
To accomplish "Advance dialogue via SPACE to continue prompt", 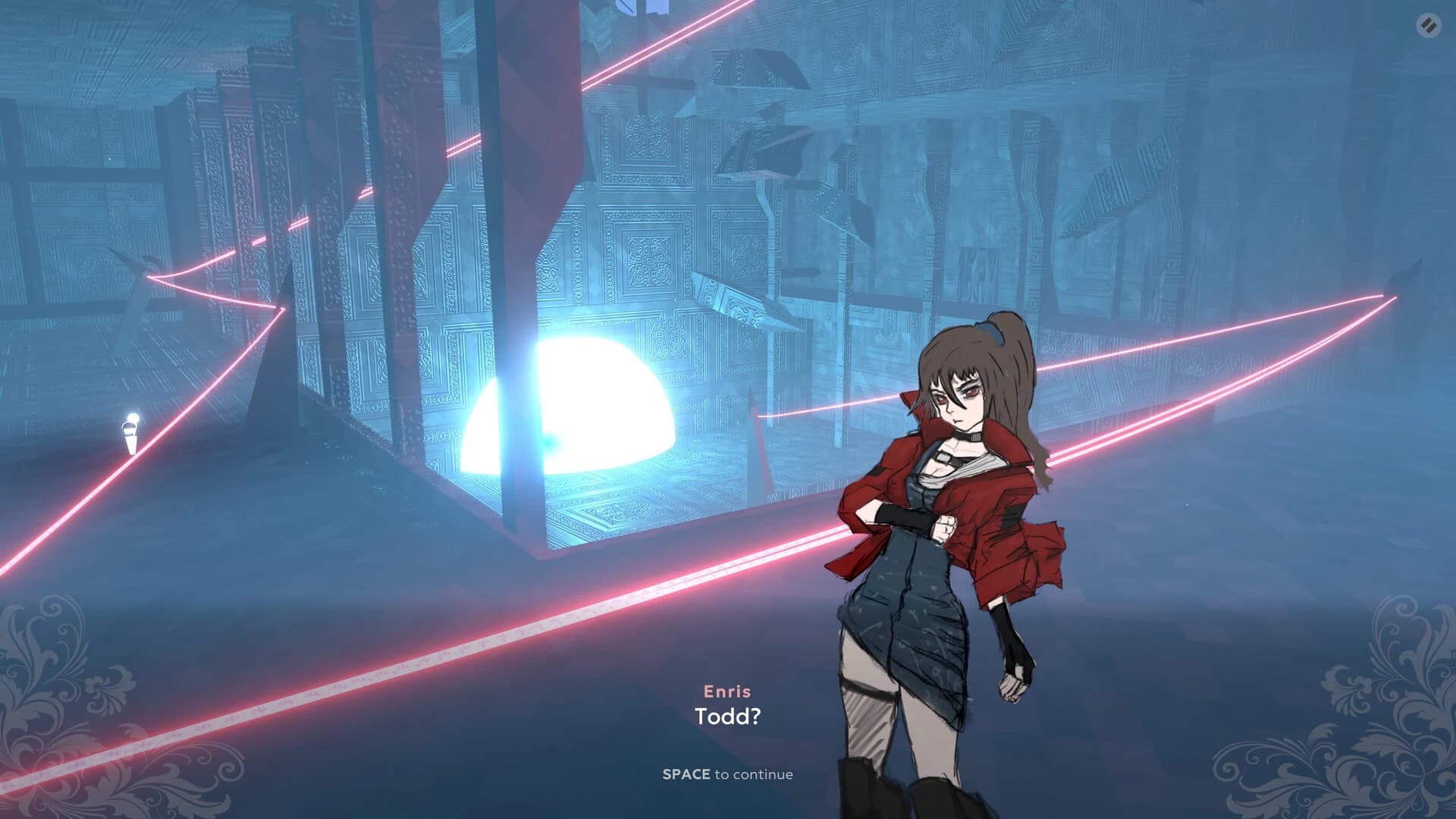I will [x=730, y=774].
